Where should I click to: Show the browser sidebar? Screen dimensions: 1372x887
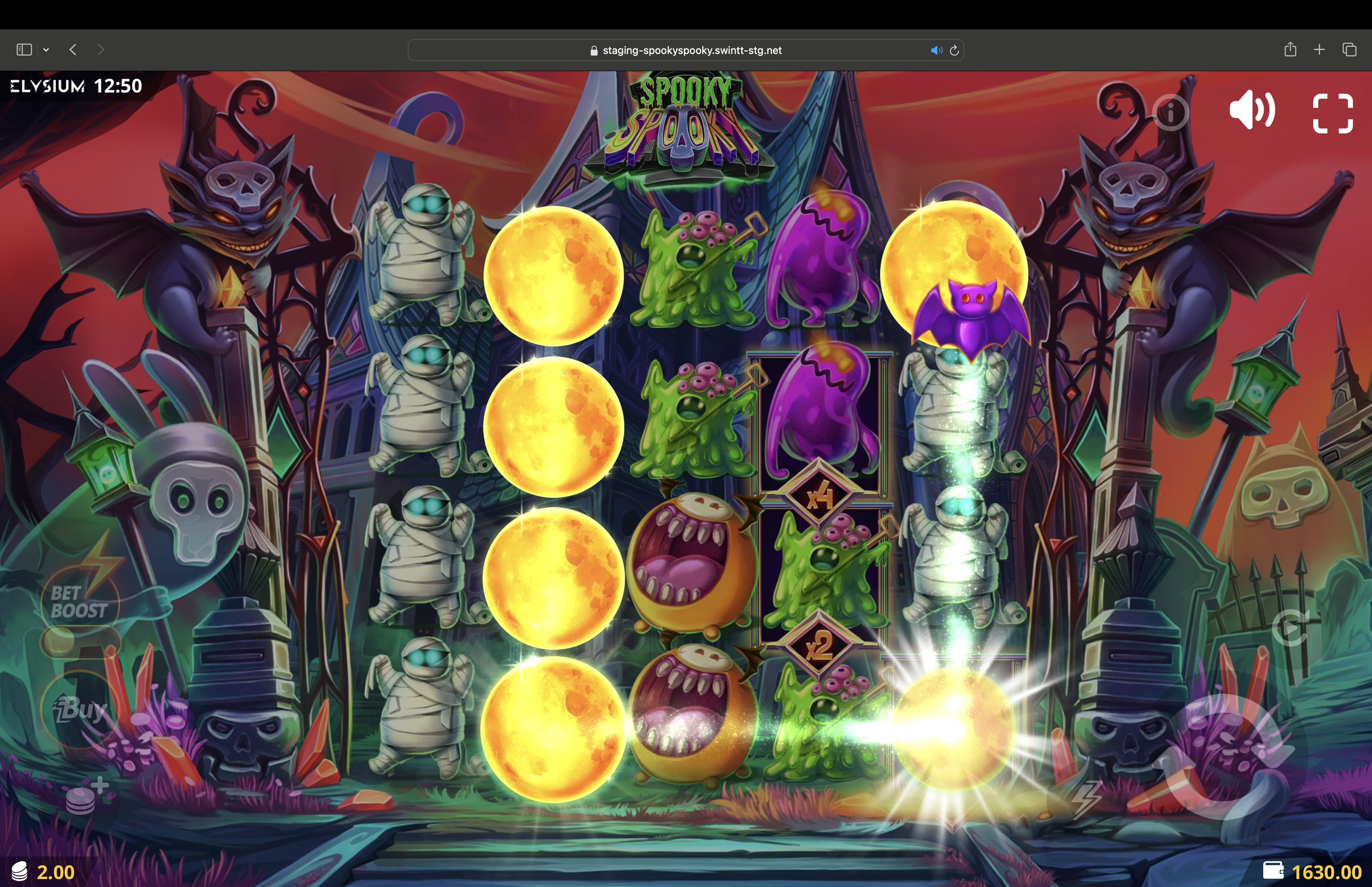click(x=24, y=50)
